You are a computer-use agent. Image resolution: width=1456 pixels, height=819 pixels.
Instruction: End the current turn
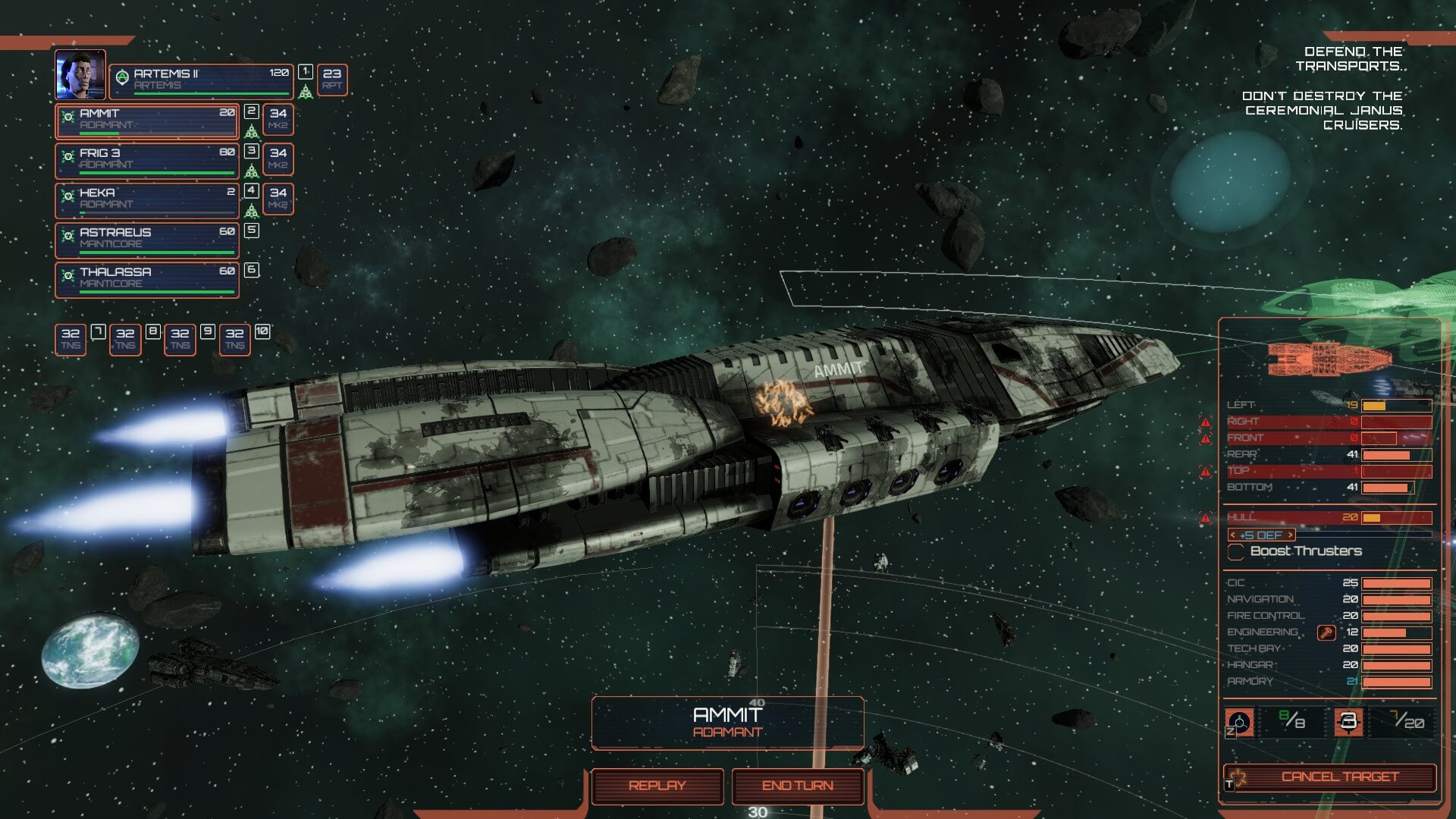pos(798,786)
